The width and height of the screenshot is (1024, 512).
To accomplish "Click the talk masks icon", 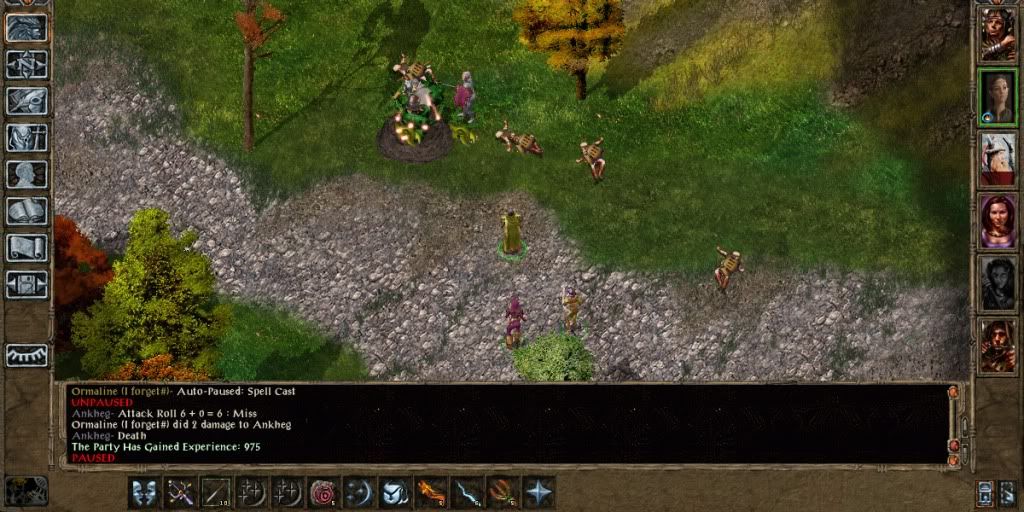I will click(x=144, y=492).
